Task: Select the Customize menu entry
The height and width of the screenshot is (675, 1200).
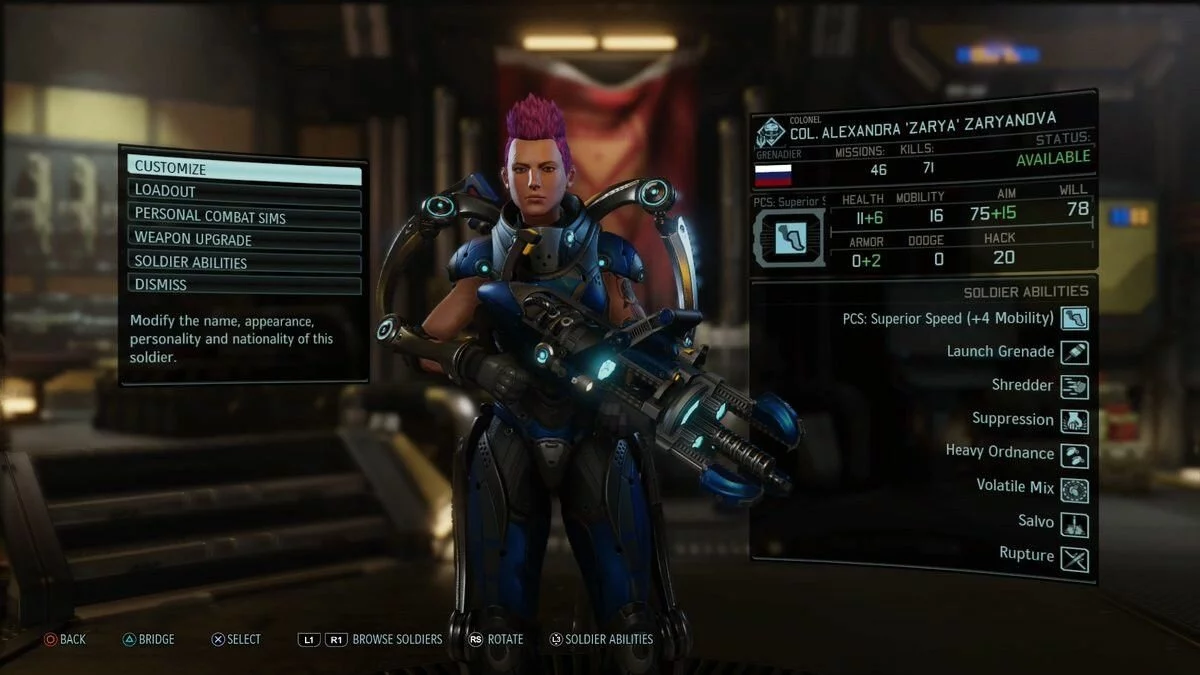Action: [x=244, y=169]
